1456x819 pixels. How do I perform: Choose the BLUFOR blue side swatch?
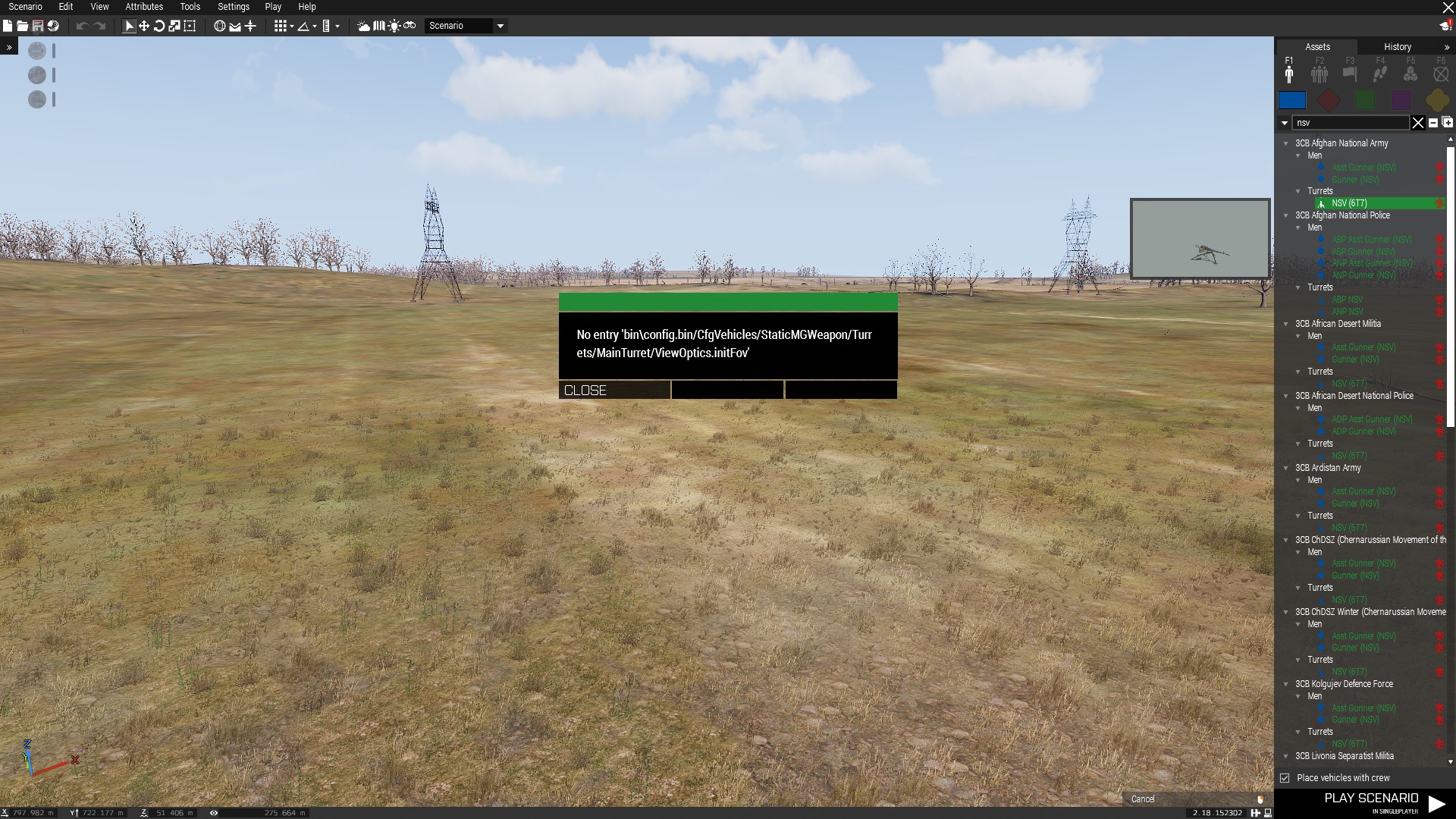point(1292,100)
